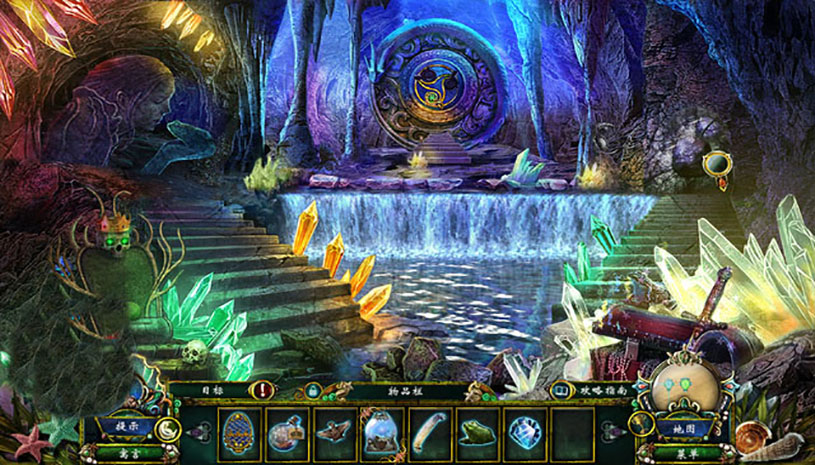Toggle the inventory bar padlock
Image resolution: width=815 pixels, height=465 pixels.
[313, 391]
